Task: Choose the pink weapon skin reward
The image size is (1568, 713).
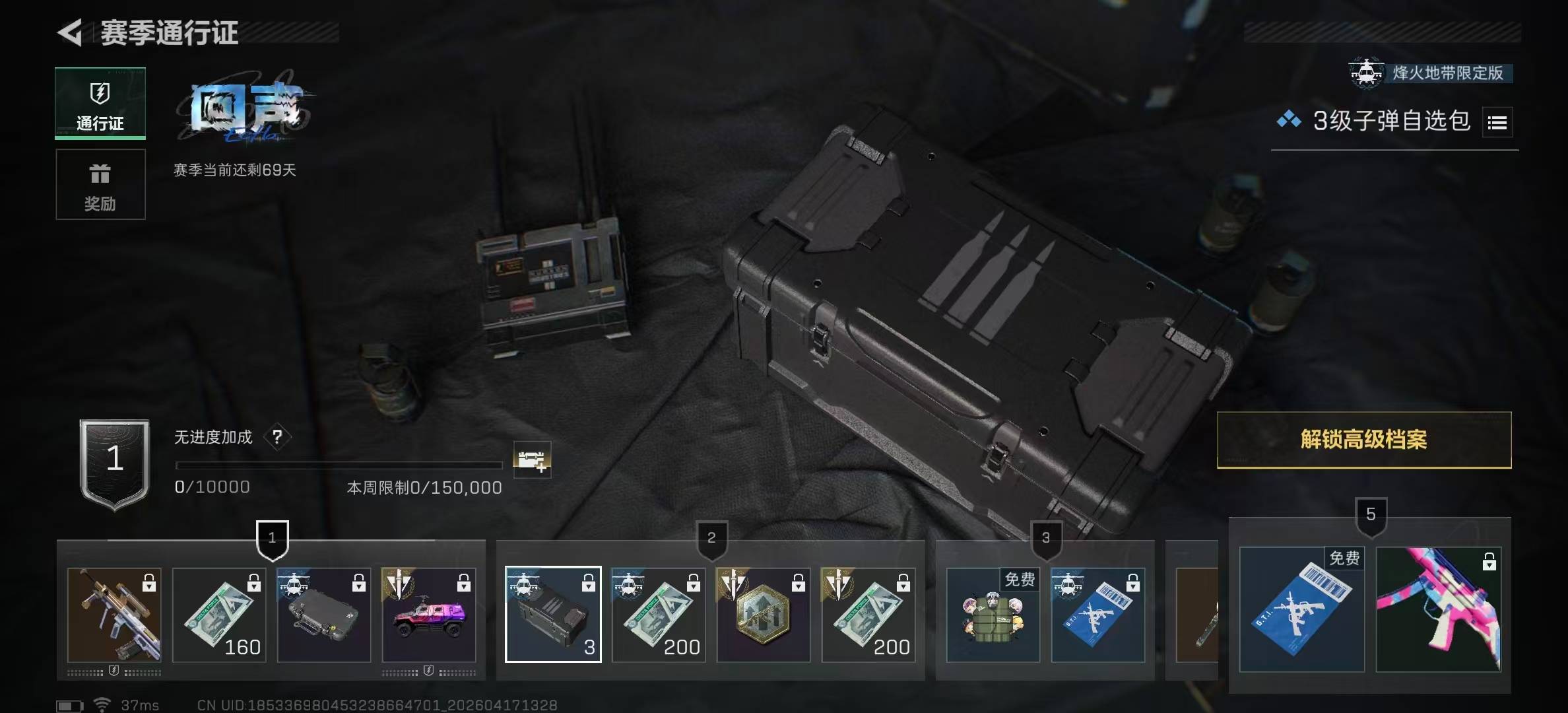Action: [1439, 609]
